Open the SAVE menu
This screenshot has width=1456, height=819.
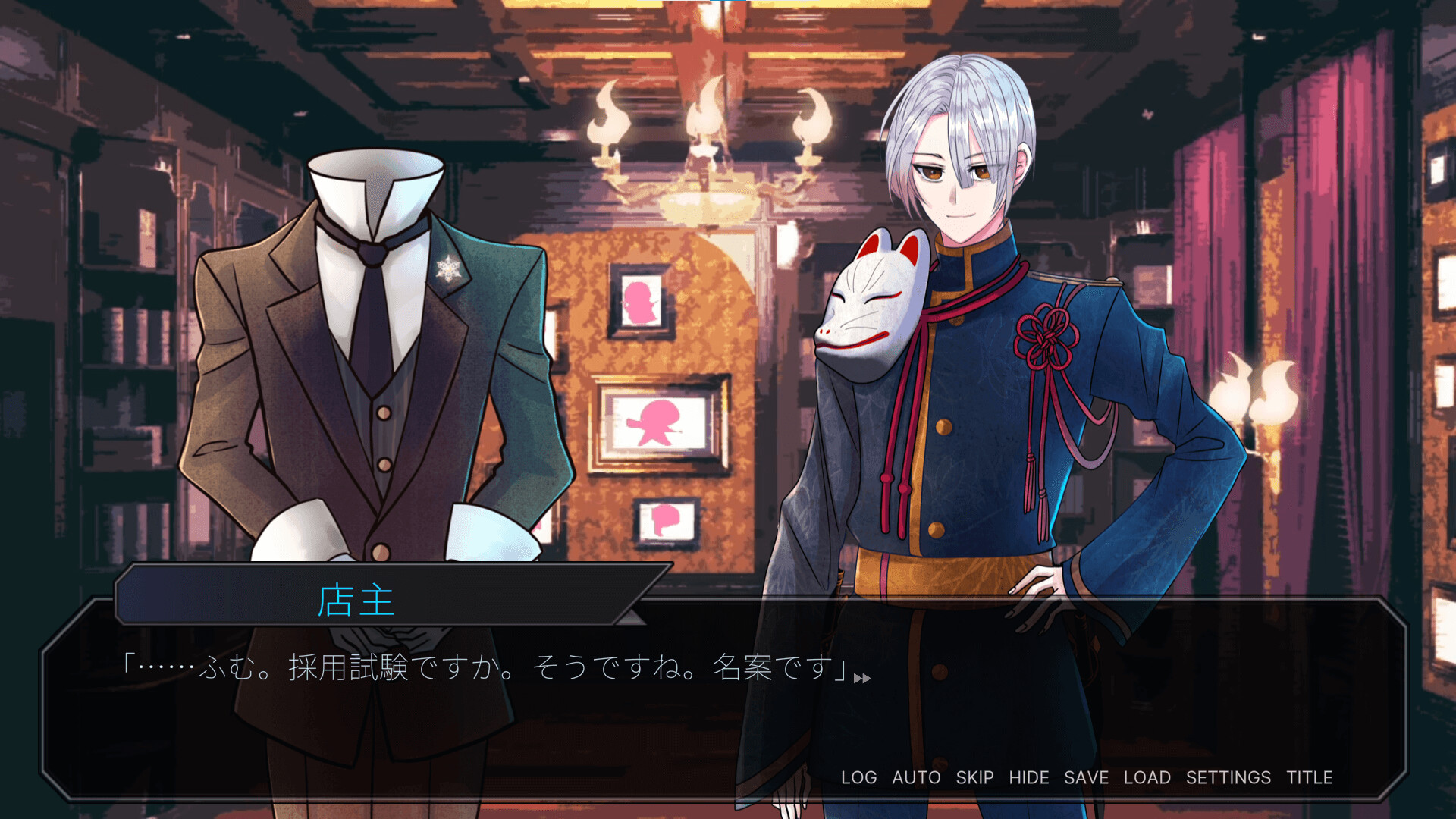click(x=1086, y=777)
